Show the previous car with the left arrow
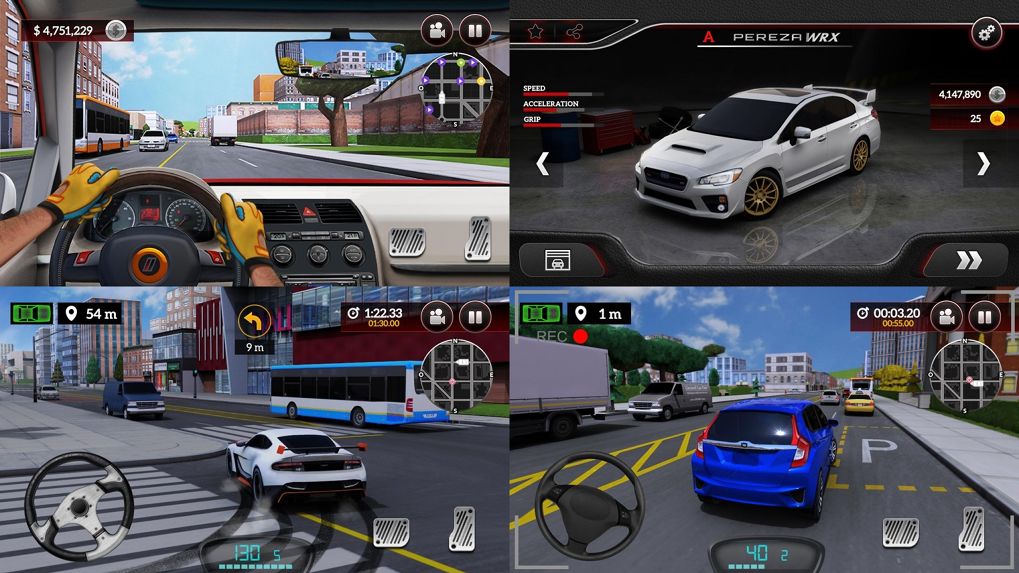Screen dimensions: 1019x573 coord(543,164)
